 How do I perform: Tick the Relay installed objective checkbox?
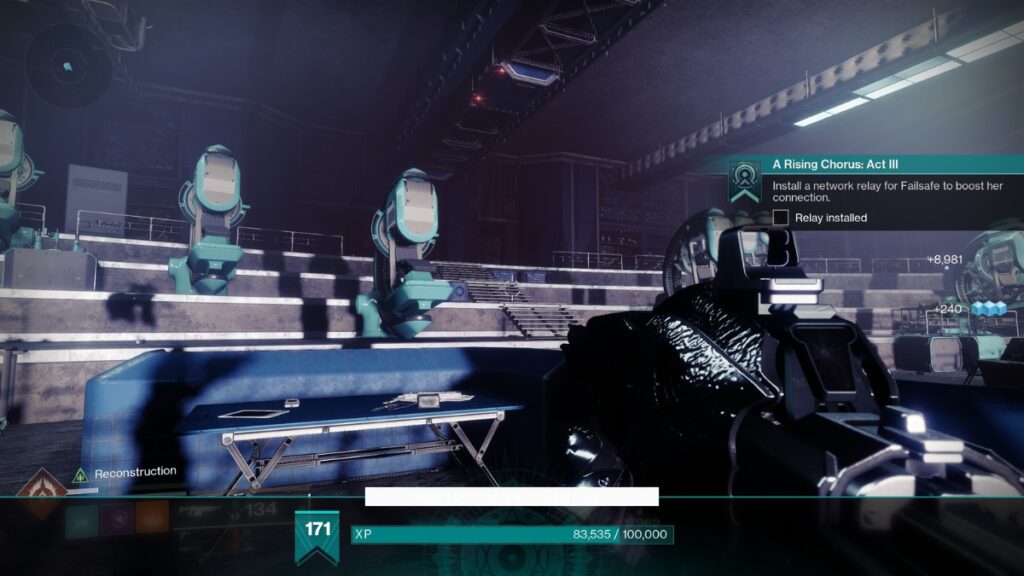click(781, 217)
